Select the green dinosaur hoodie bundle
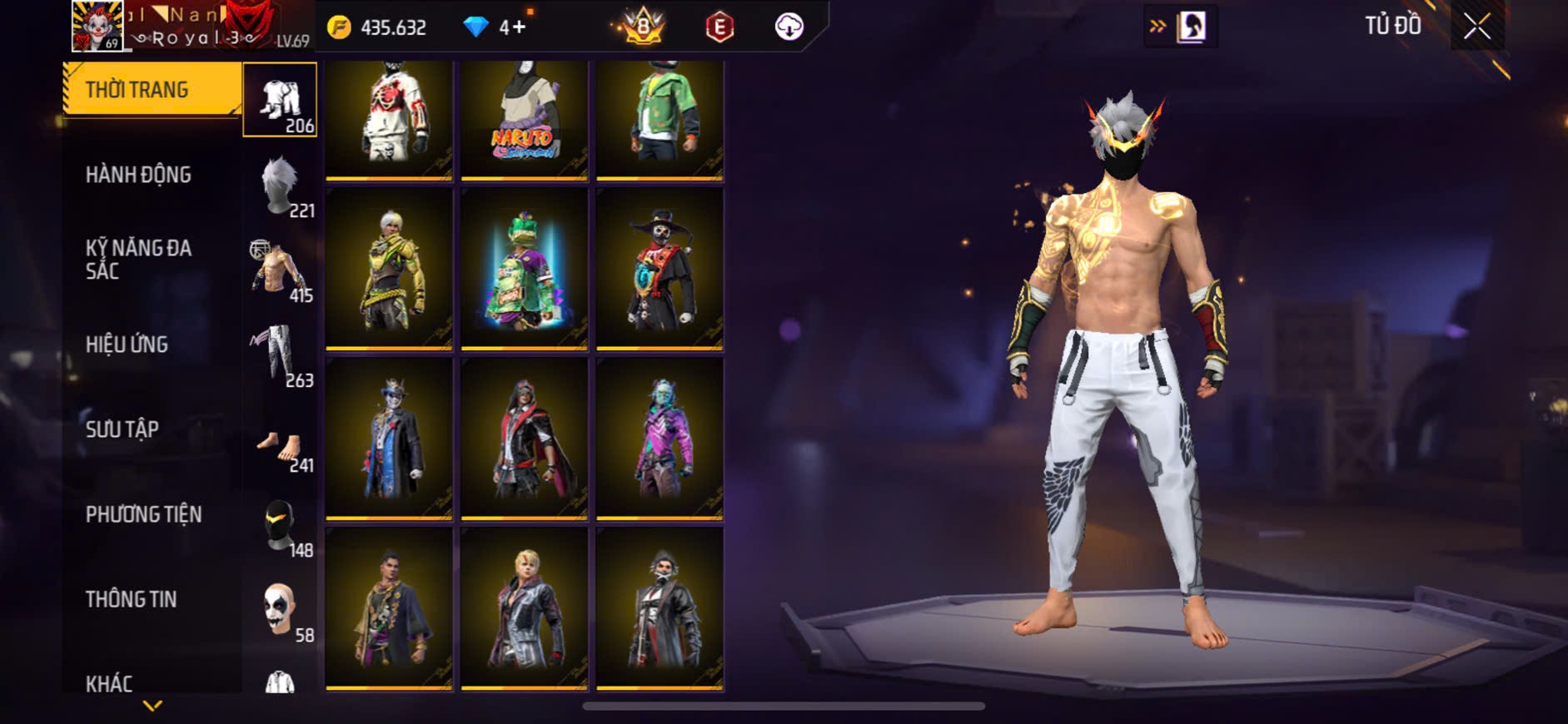1568x724 pixels. (524, 268)
